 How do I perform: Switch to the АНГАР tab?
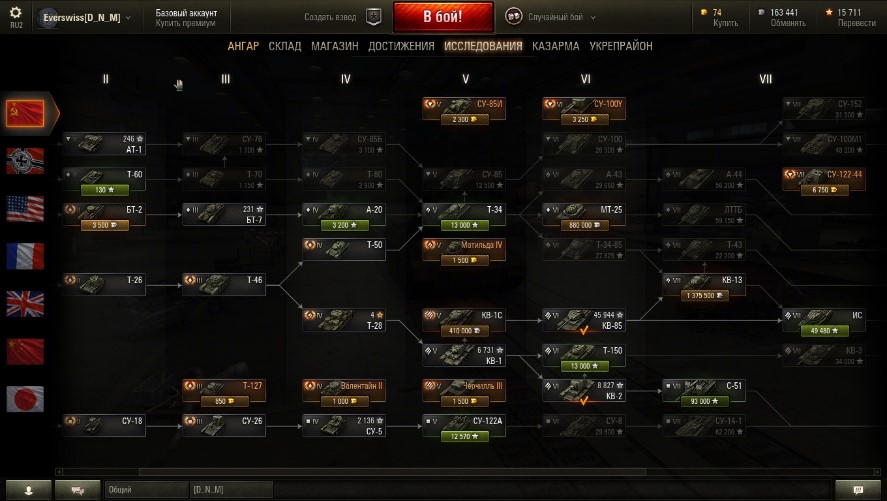[243, 46]
